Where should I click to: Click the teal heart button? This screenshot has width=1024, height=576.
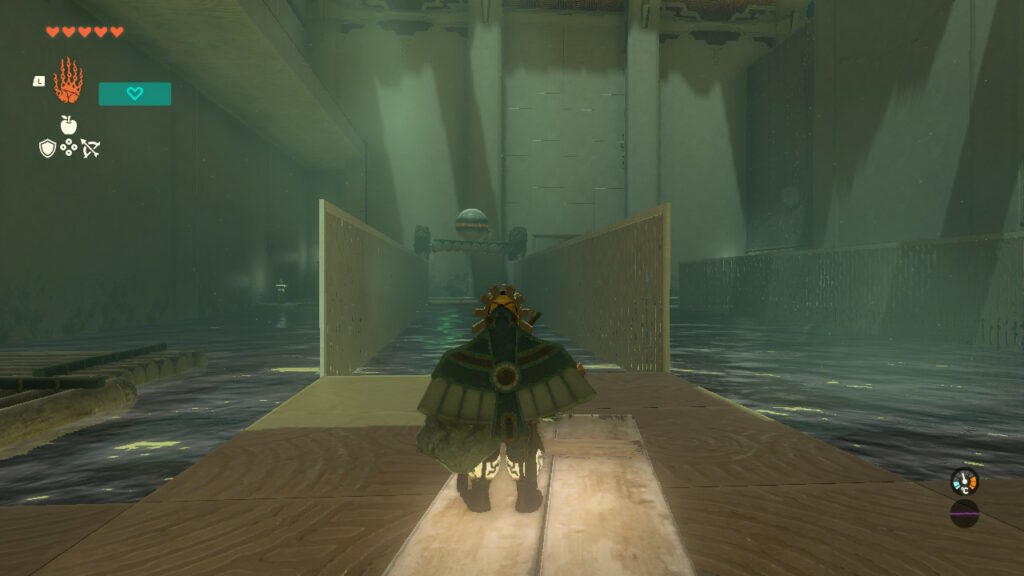coord(135,94)
